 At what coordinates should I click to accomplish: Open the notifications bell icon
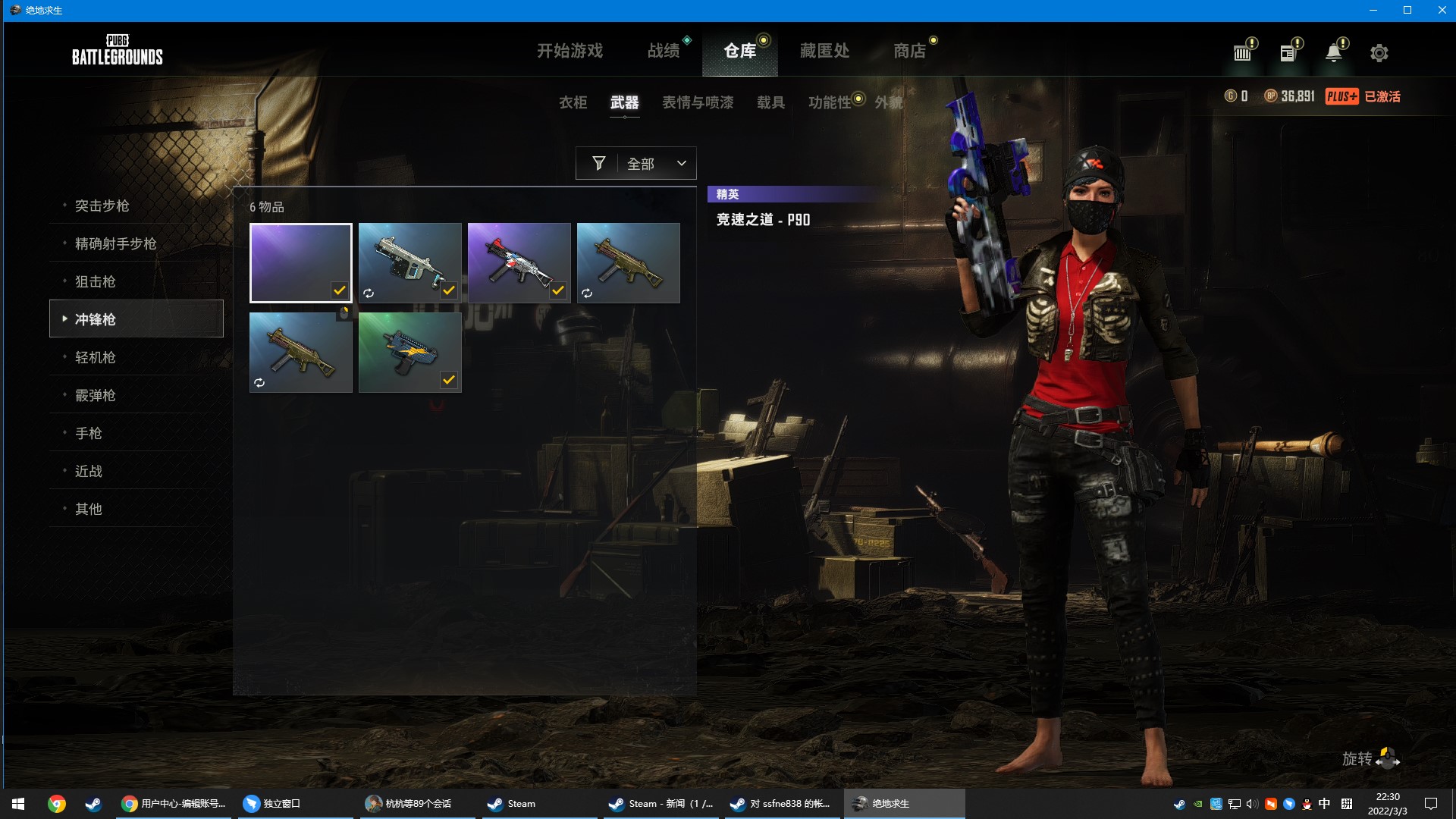click(1333, 53)
